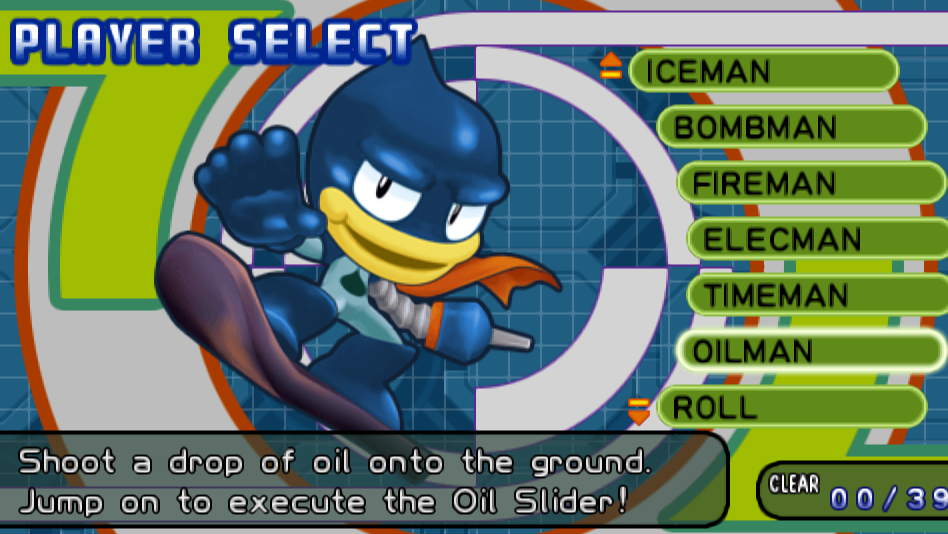Choose BOMBMAN as the player
Image resolution: width=948 pixels, height=534 pixels.
coord(790,127)
